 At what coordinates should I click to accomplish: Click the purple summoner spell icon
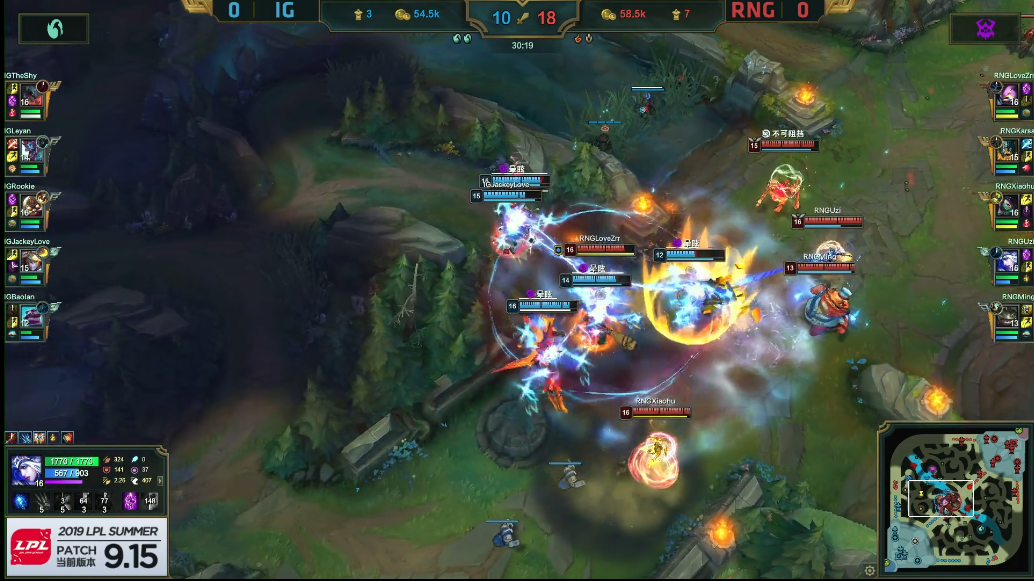point(130,501)
